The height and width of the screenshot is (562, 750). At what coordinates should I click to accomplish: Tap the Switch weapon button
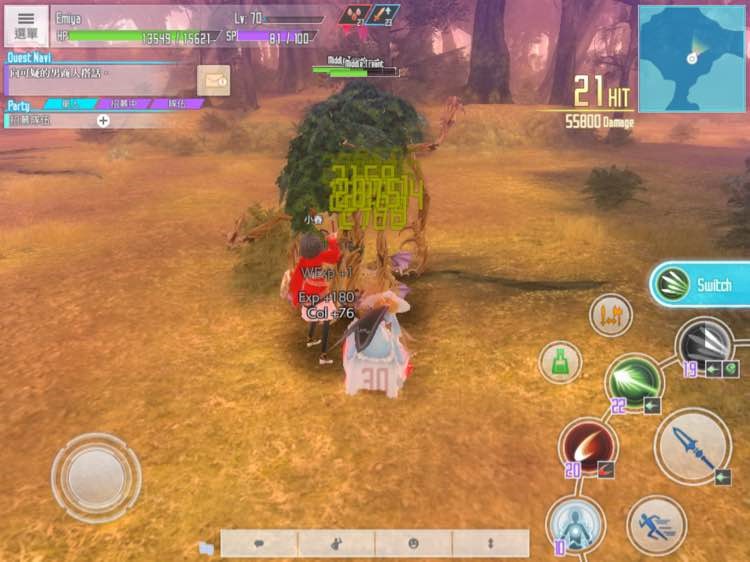click(700, 285)
